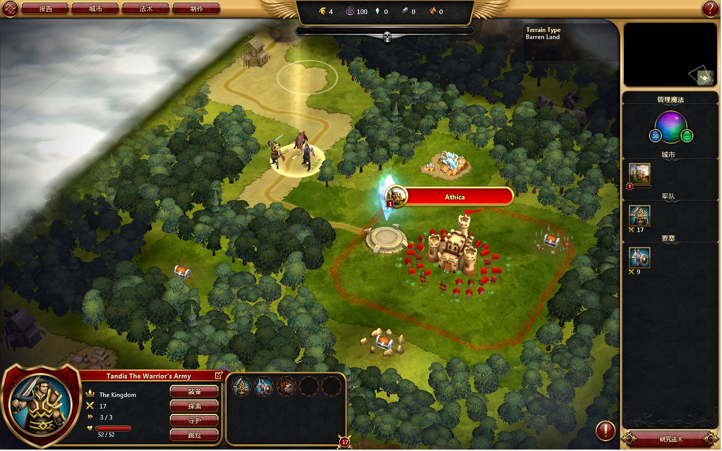Click the red question mark help button

711,8
